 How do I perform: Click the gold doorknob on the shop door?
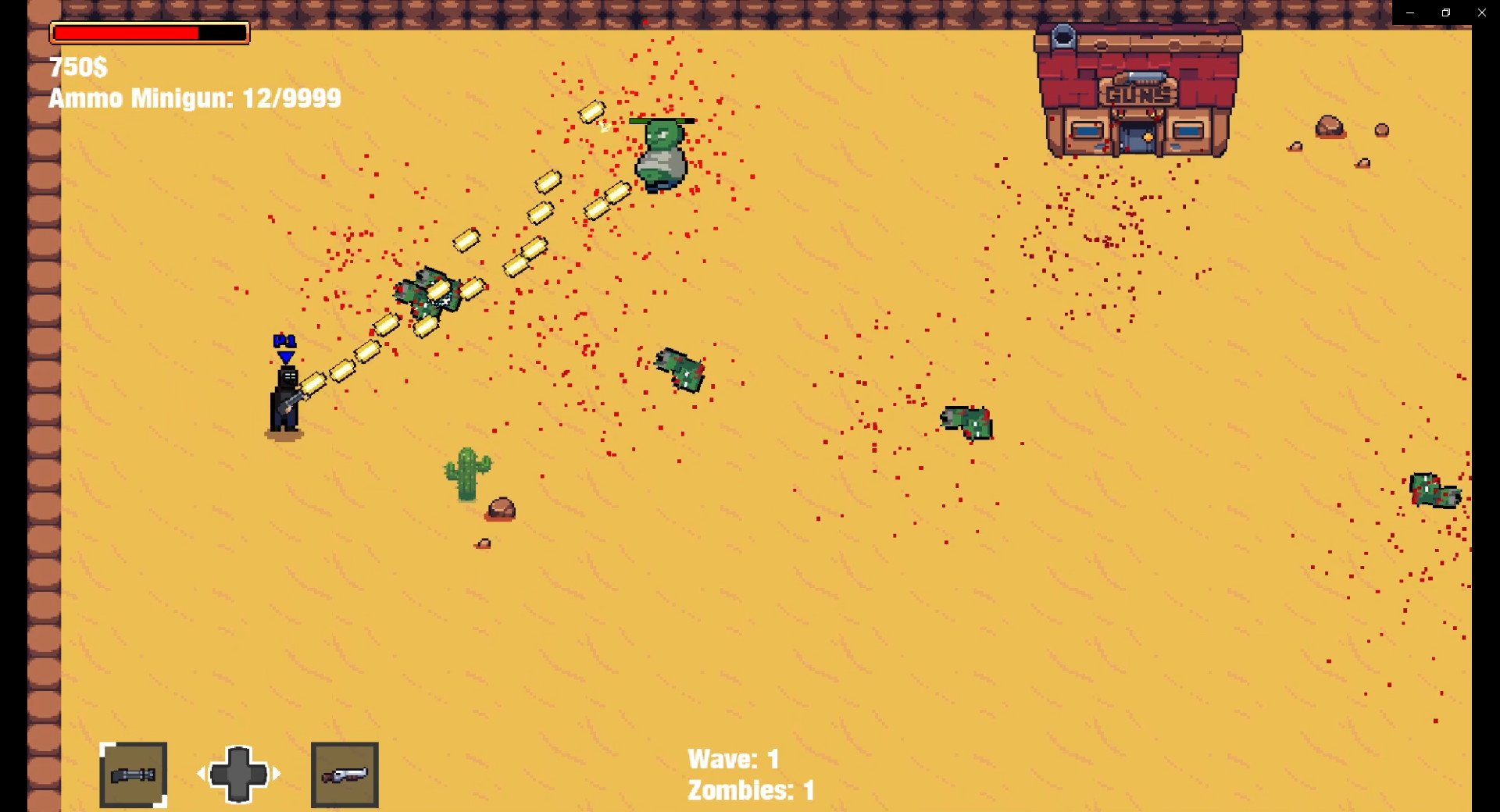[x=1148, y=137]
